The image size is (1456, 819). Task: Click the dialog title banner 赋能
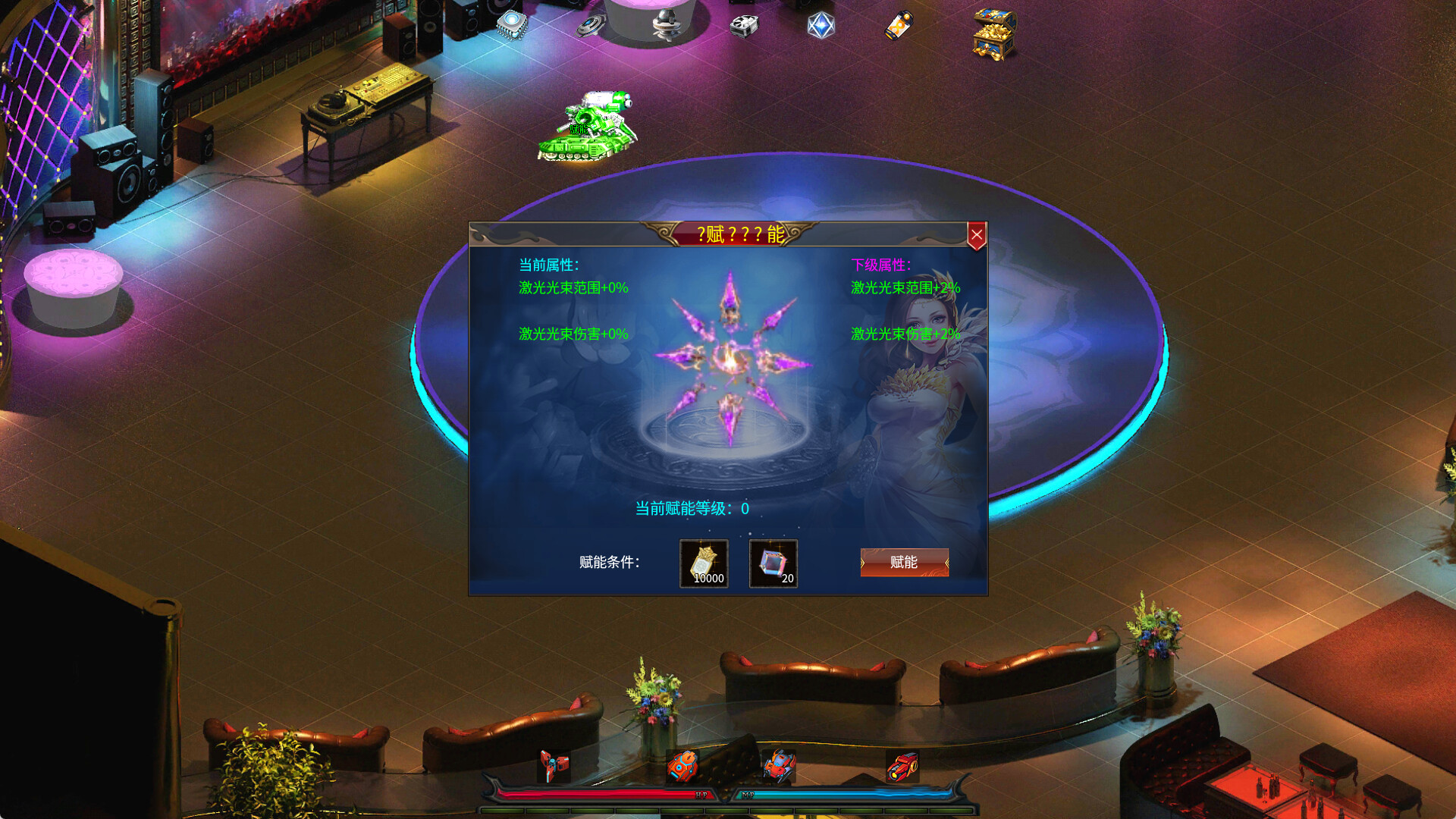click(x=742, y=235)
